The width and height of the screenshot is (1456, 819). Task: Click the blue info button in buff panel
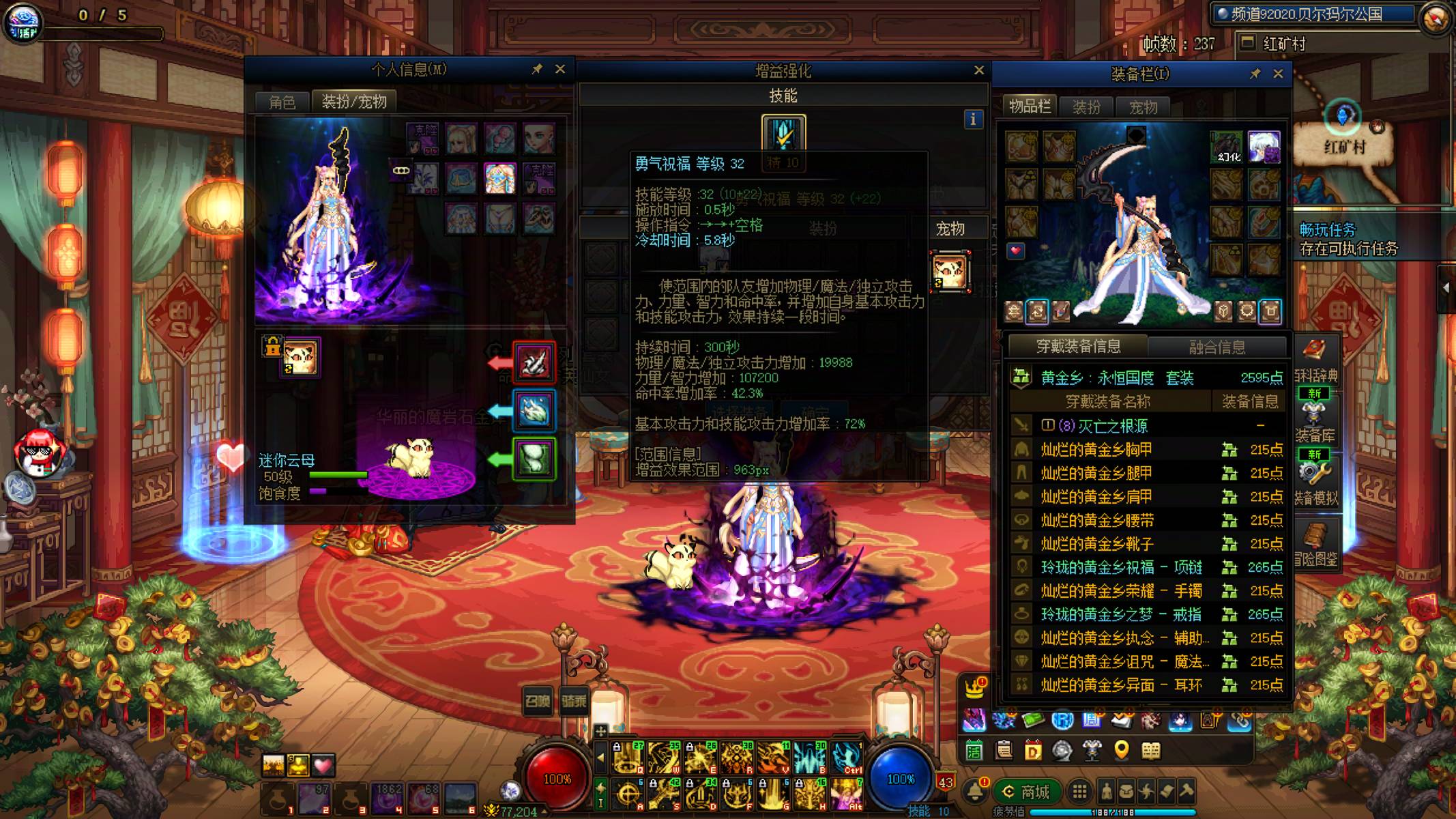pos(973,119)
